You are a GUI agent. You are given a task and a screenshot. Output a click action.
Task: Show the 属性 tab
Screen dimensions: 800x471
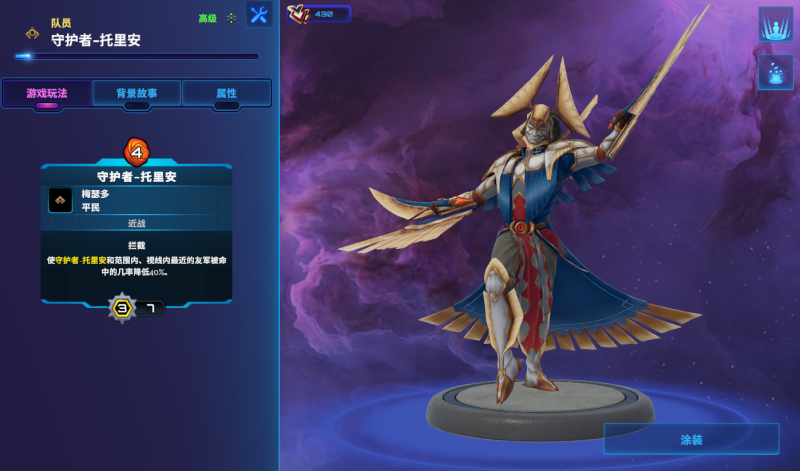click(x=227, y=93)
